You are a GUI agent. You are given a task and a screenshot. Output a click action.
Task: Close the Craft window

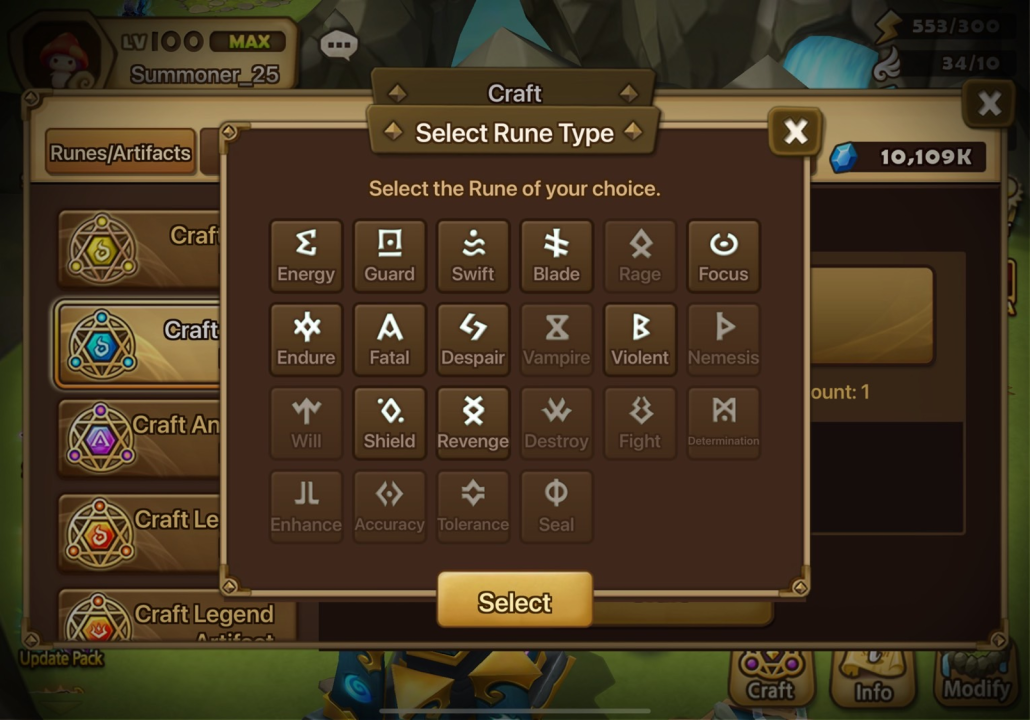(988, 104)
